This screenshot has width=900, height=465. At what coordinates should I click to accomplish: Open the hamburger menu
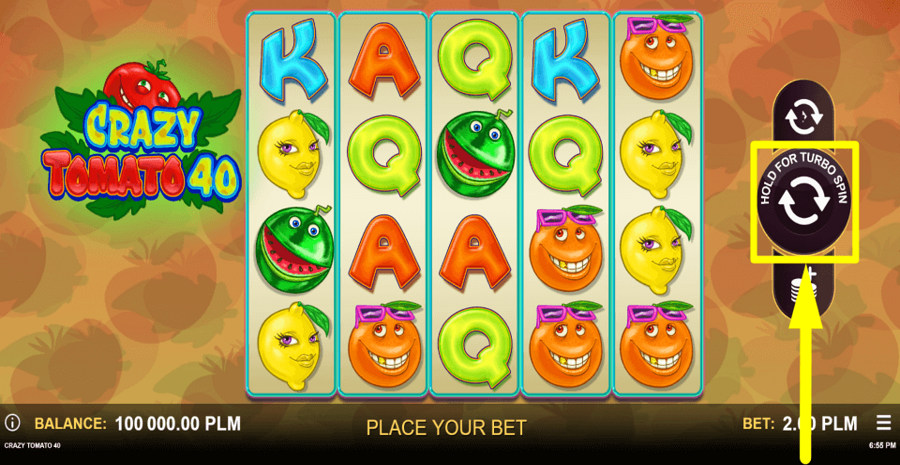pos(883,423)
